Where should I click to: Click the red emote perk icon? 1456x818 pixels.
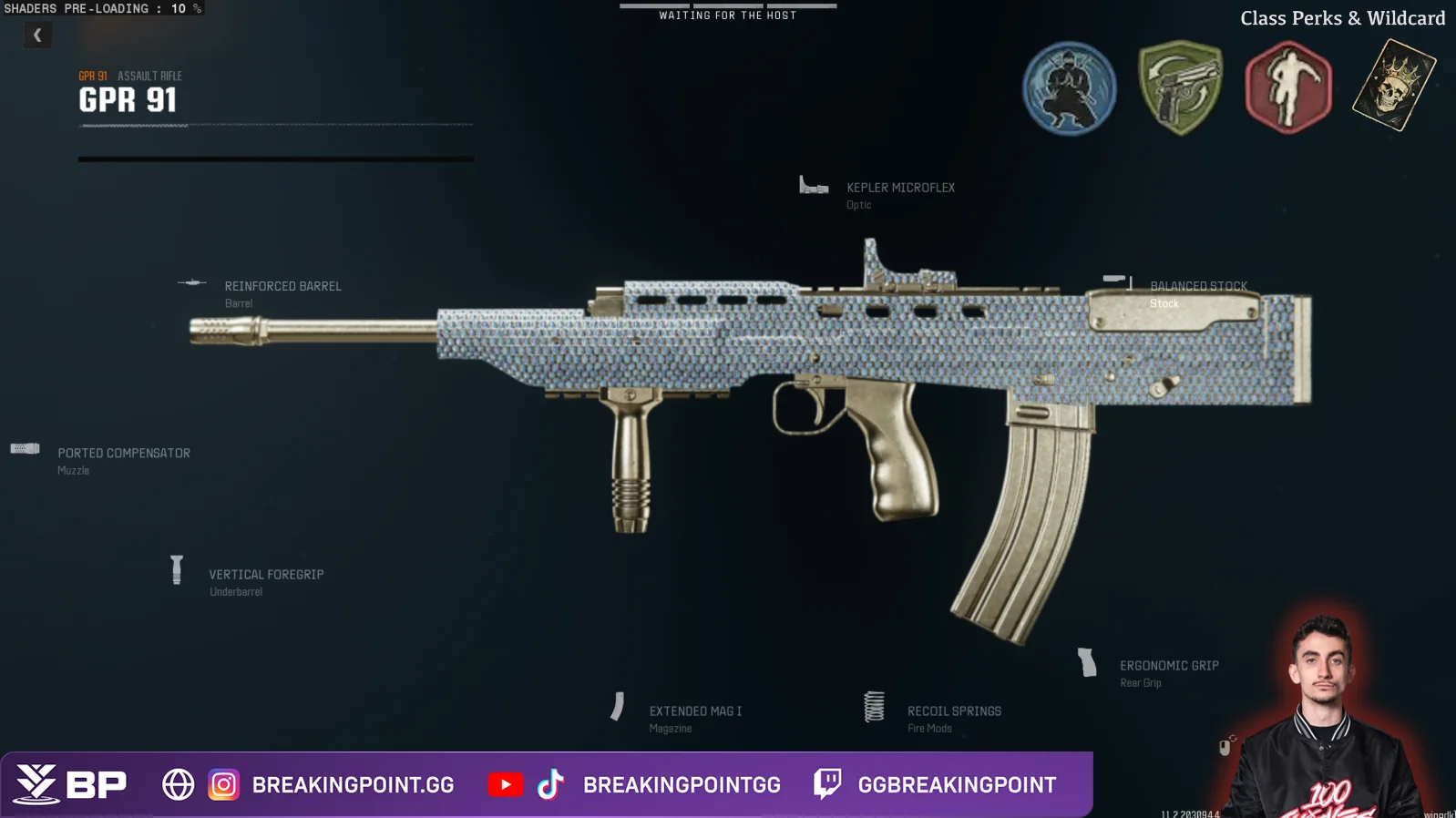(1287, 87)
